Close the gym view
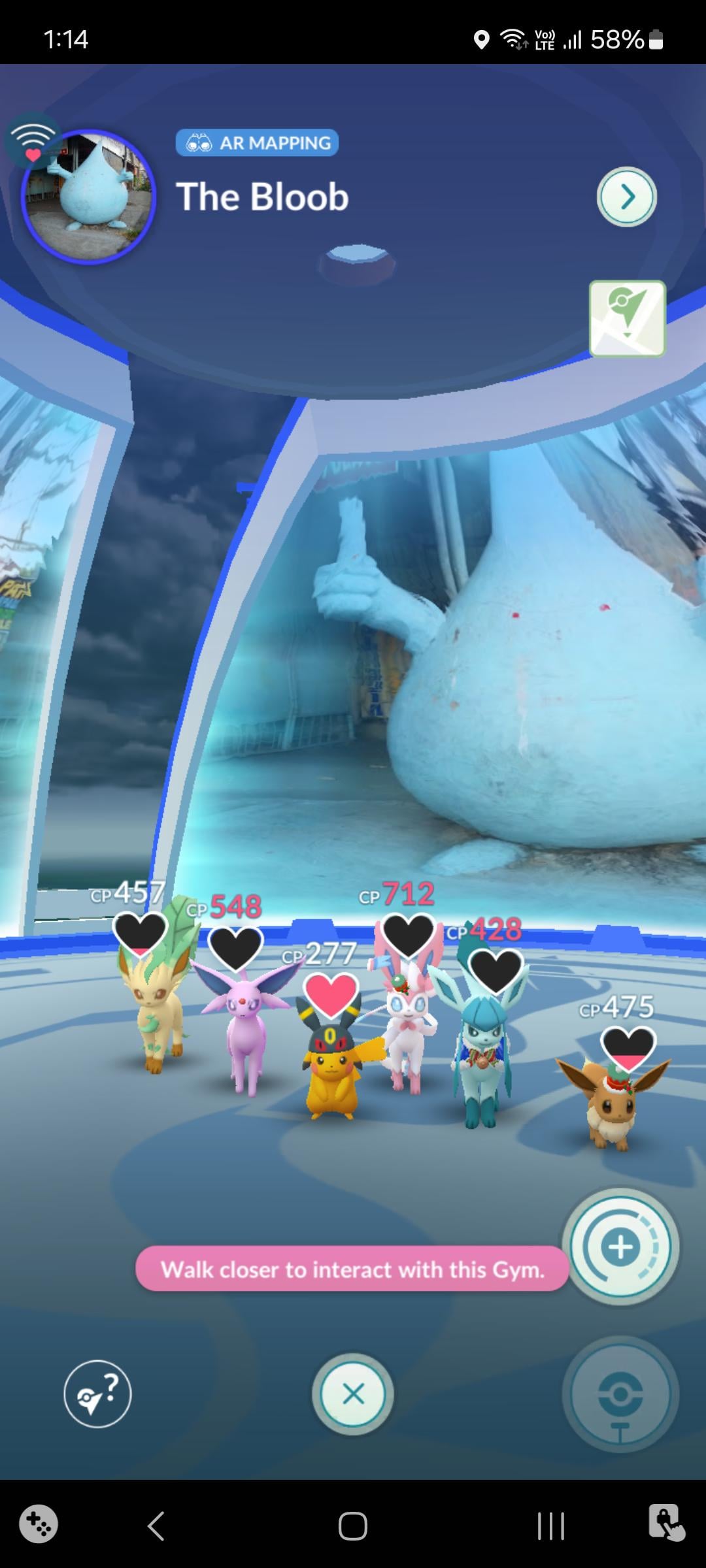The image size is (706, 1568). tap(353, 1394)
